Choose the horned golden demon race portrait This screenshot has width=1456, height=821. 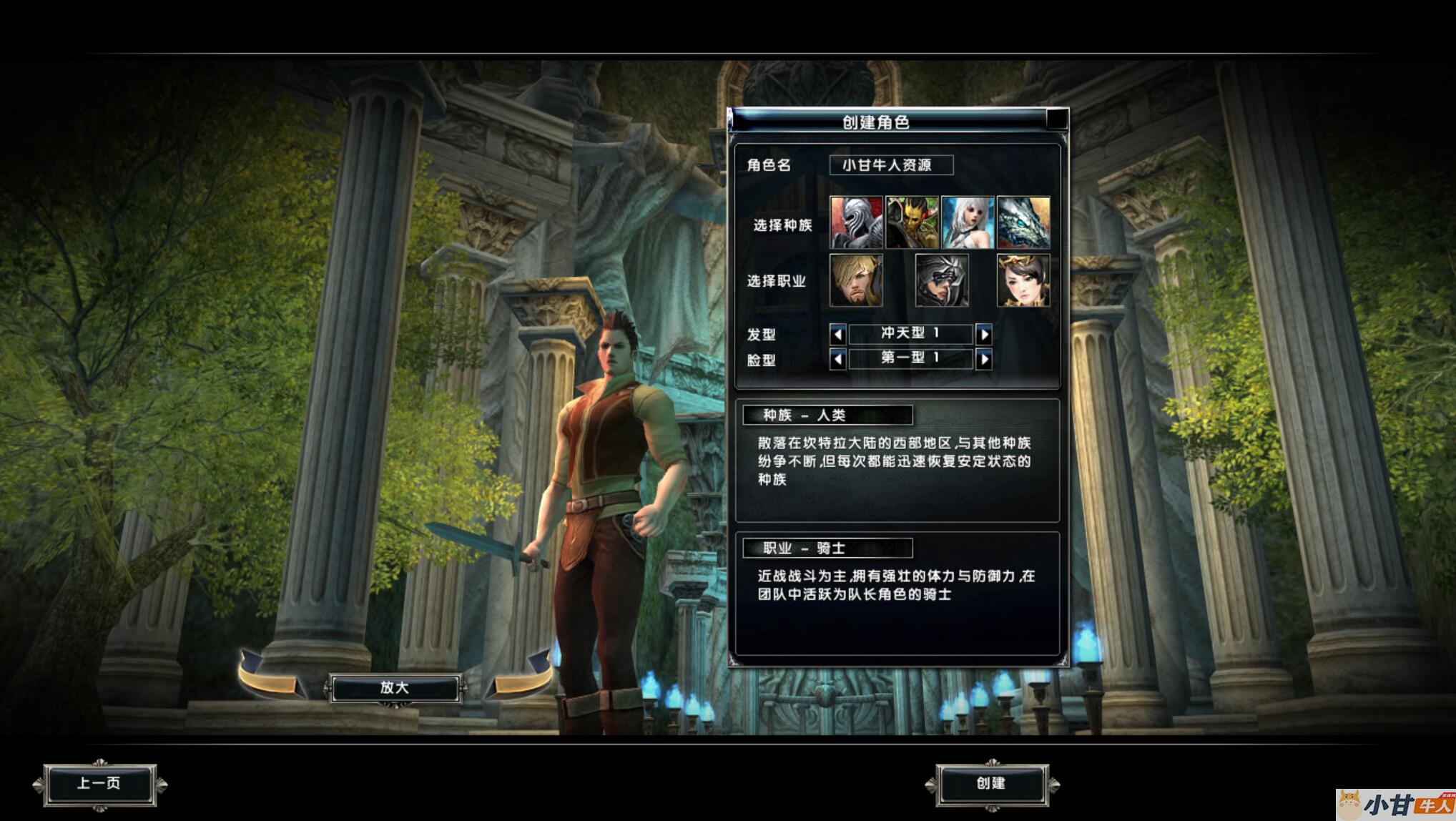tap(912, 223)
